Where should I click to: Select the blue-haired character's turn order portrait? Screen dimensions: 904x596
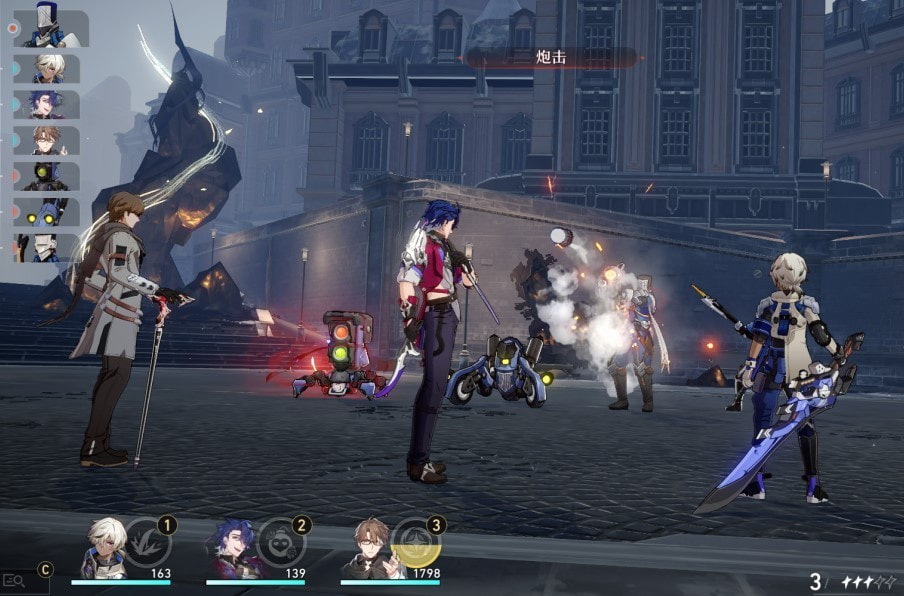point(47,104)
